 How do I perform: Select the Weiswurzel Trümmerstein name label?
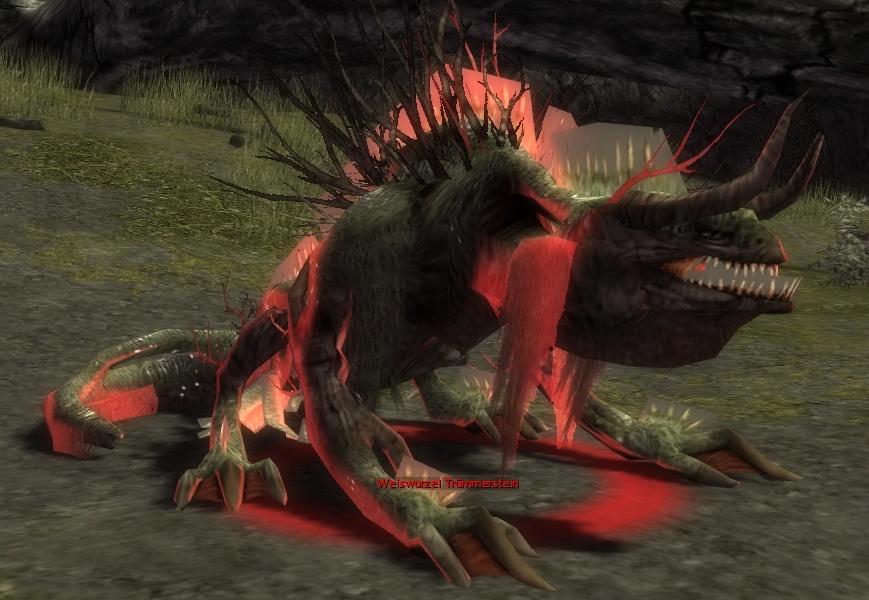coord(447,484)
